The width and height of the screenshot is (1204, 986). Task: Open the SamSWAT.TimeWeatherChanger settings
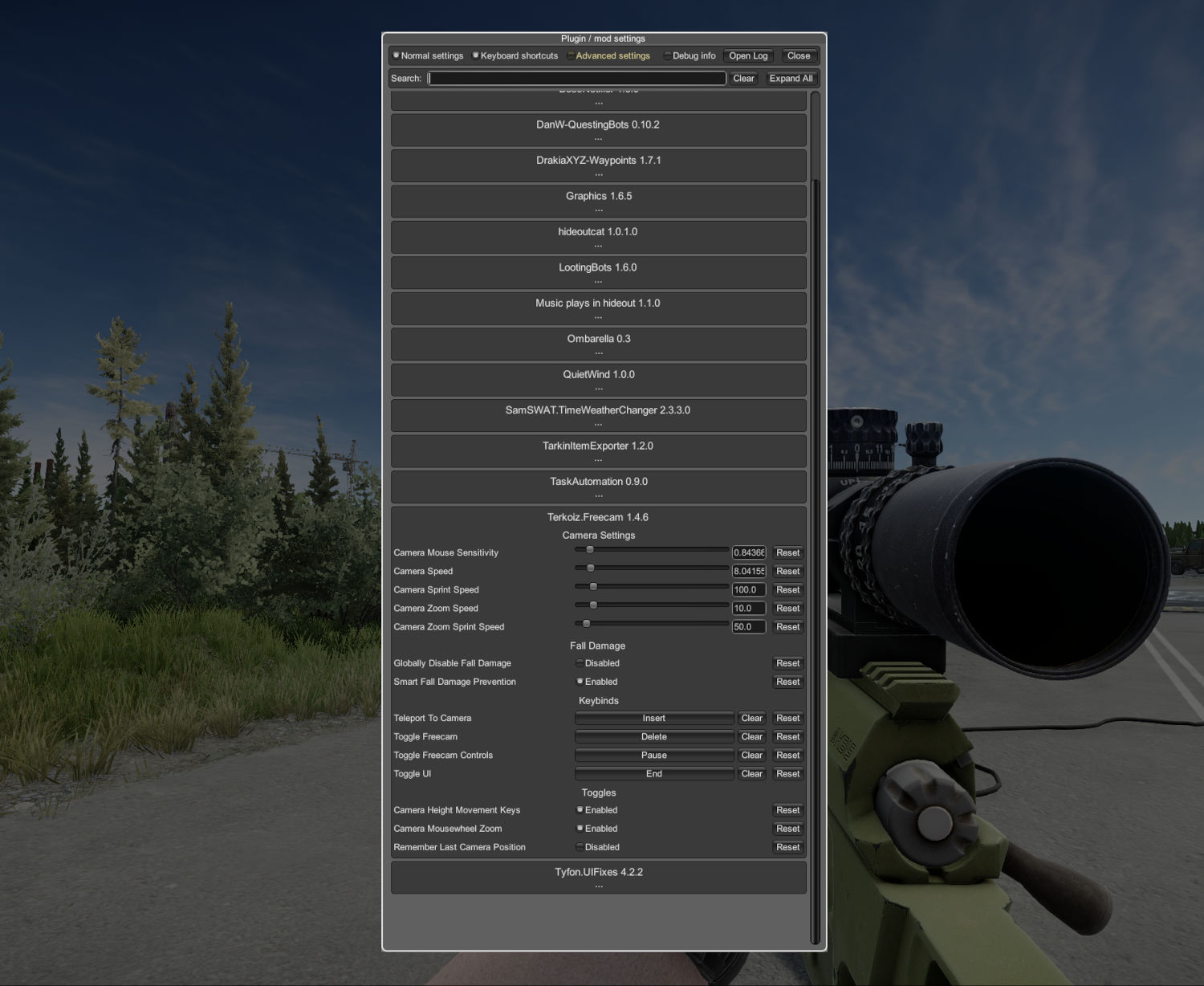point(598,415)
